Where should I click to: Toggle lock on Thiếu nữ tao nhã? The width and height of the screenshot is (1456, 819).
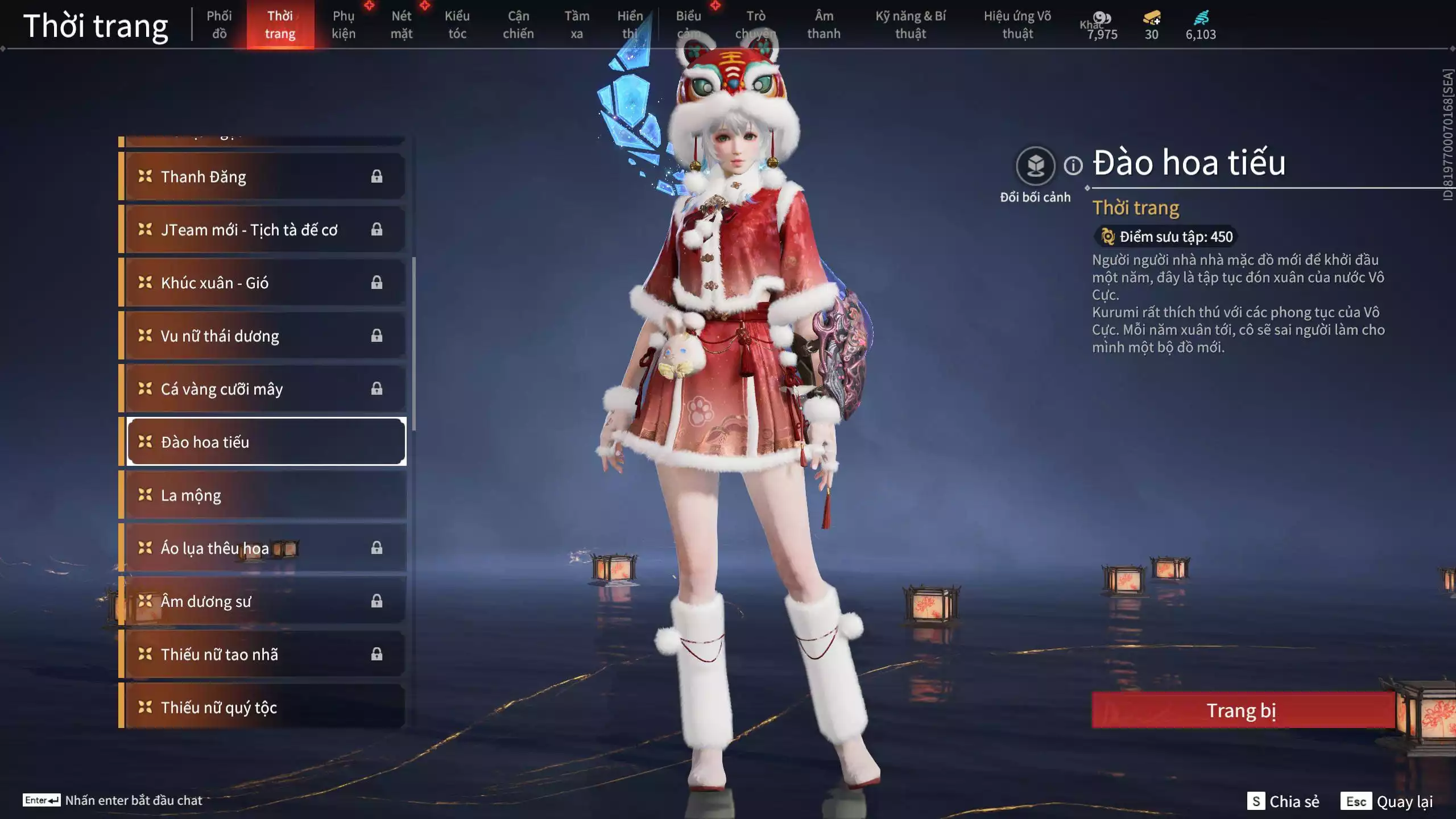click(x=377, y=654)
